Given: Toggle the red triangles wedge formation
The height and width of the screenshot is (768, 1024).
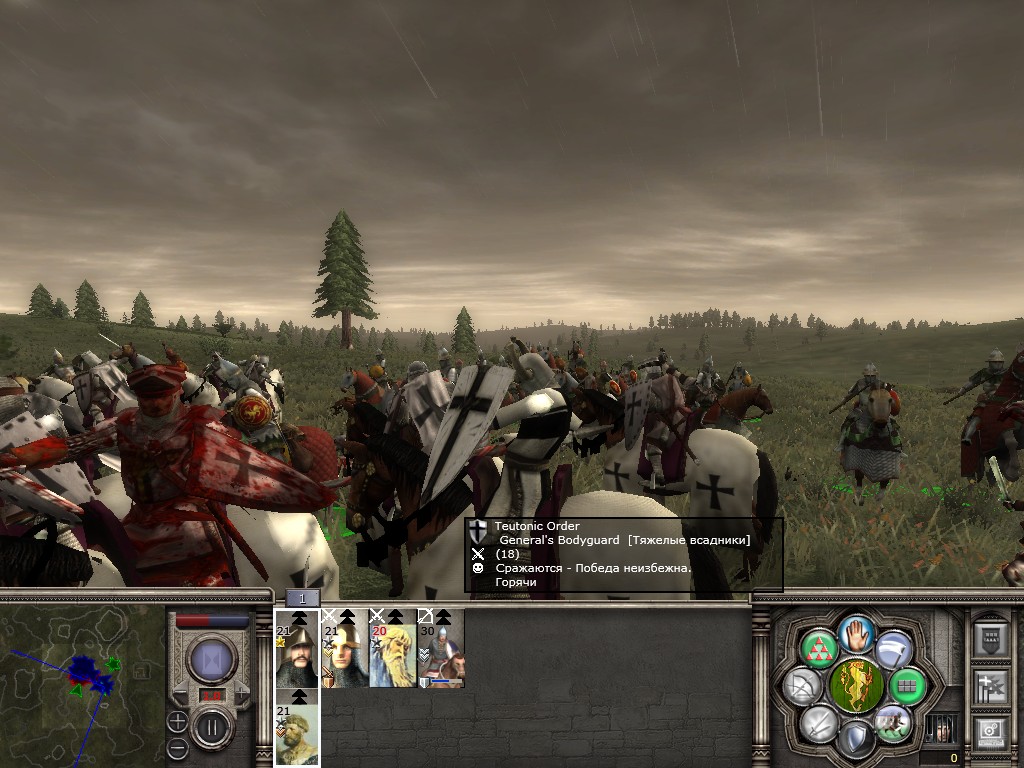Looking at the screenshot, I should (x=819, y=648).
